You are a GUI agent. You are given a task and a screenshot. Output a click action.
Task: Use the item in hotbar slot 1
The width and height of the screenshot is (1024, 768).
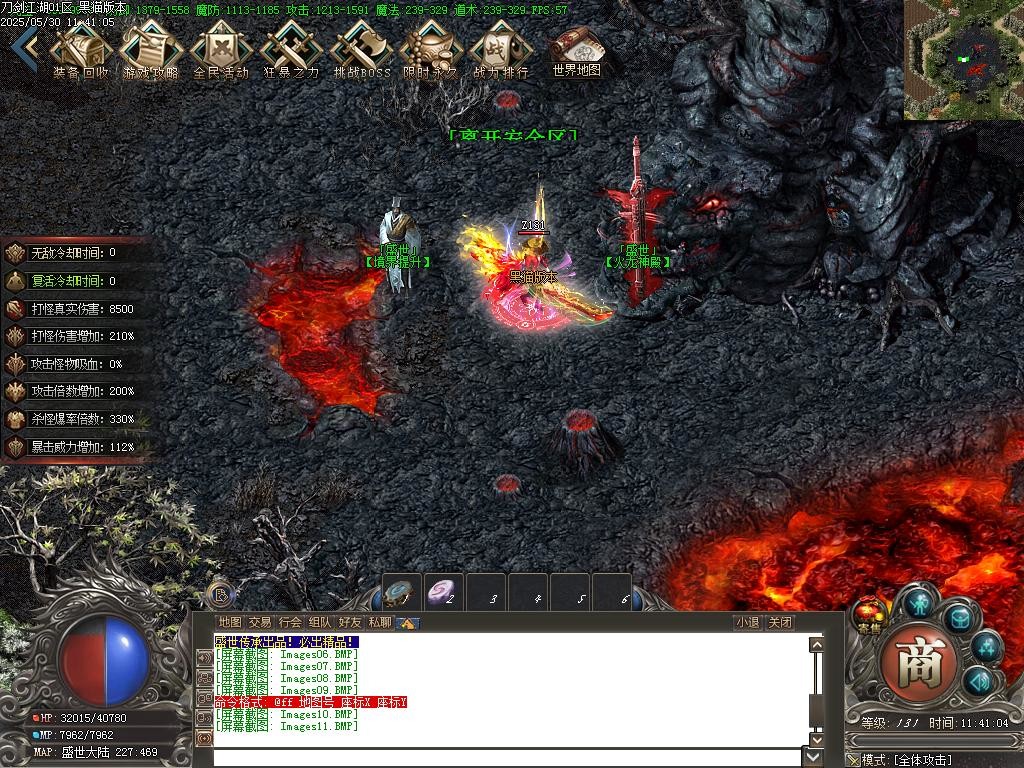tap(402, 594)
